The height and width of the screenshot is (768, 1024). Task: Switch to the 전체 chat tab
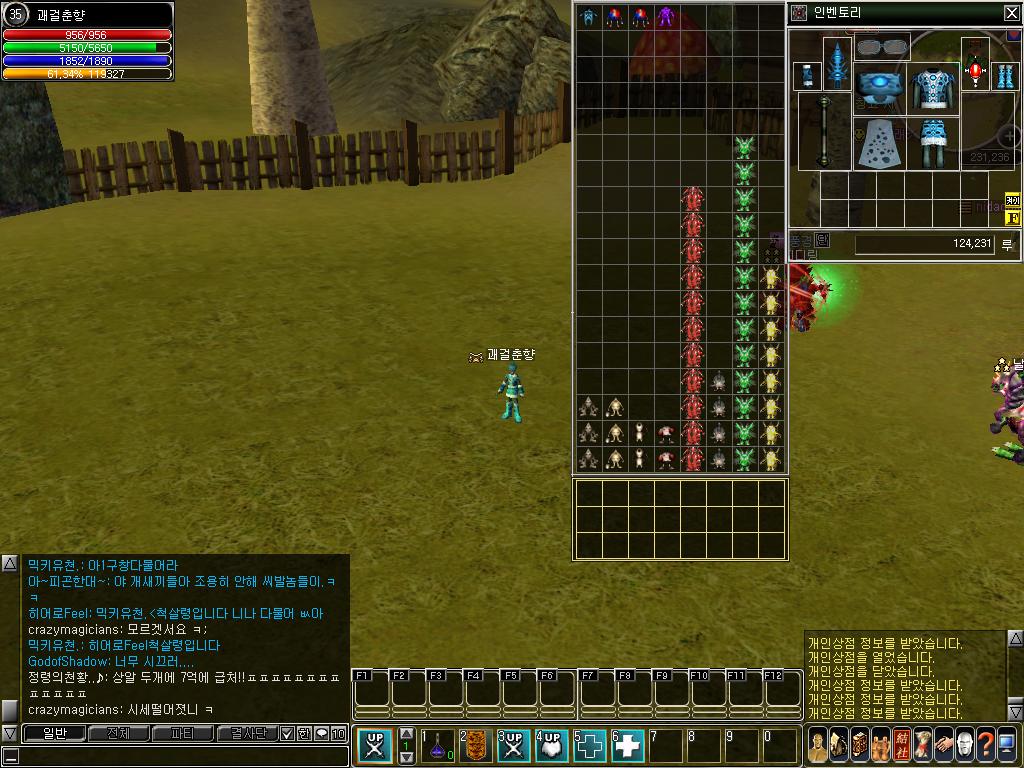coord(118,734)
